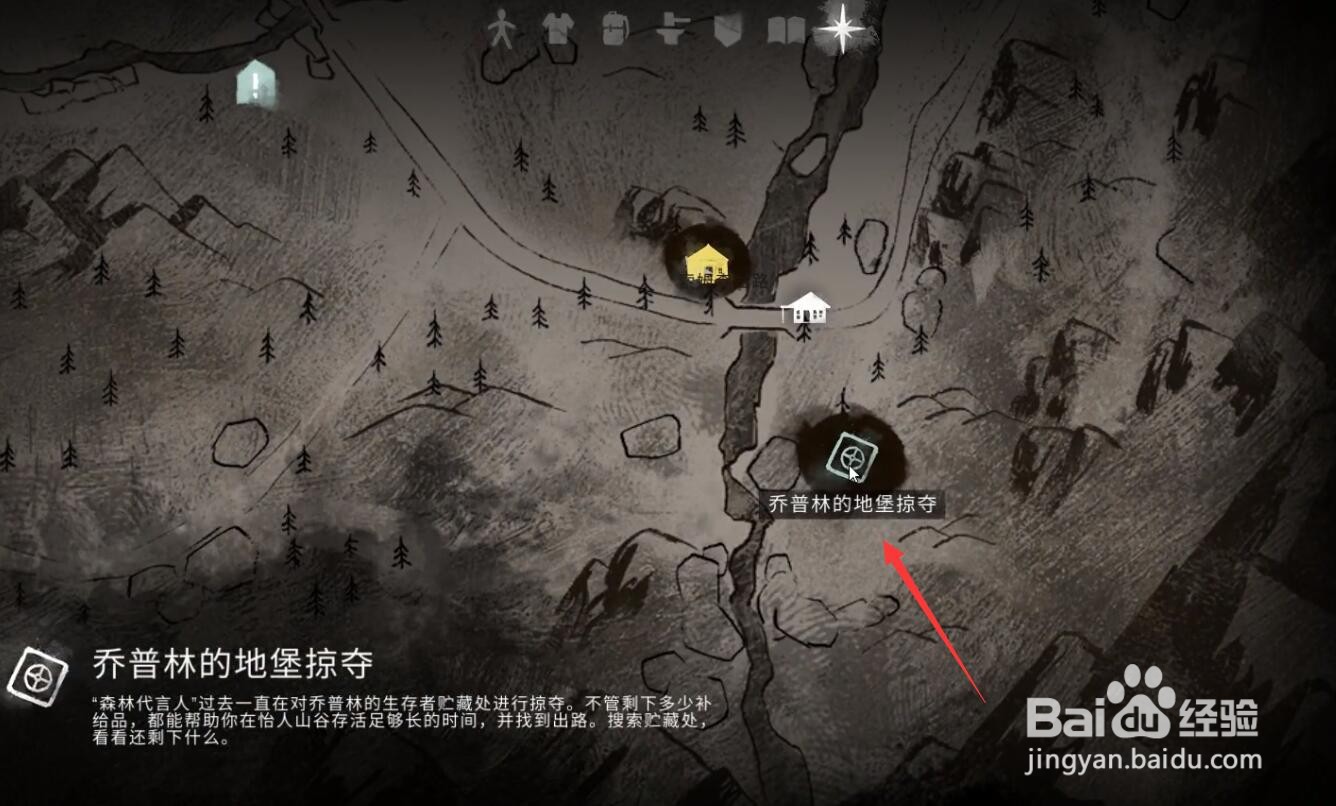This screenshot has width=1336, height=806.
Task: Open the backpack inventory icon
Action: [x=613, y=28]
